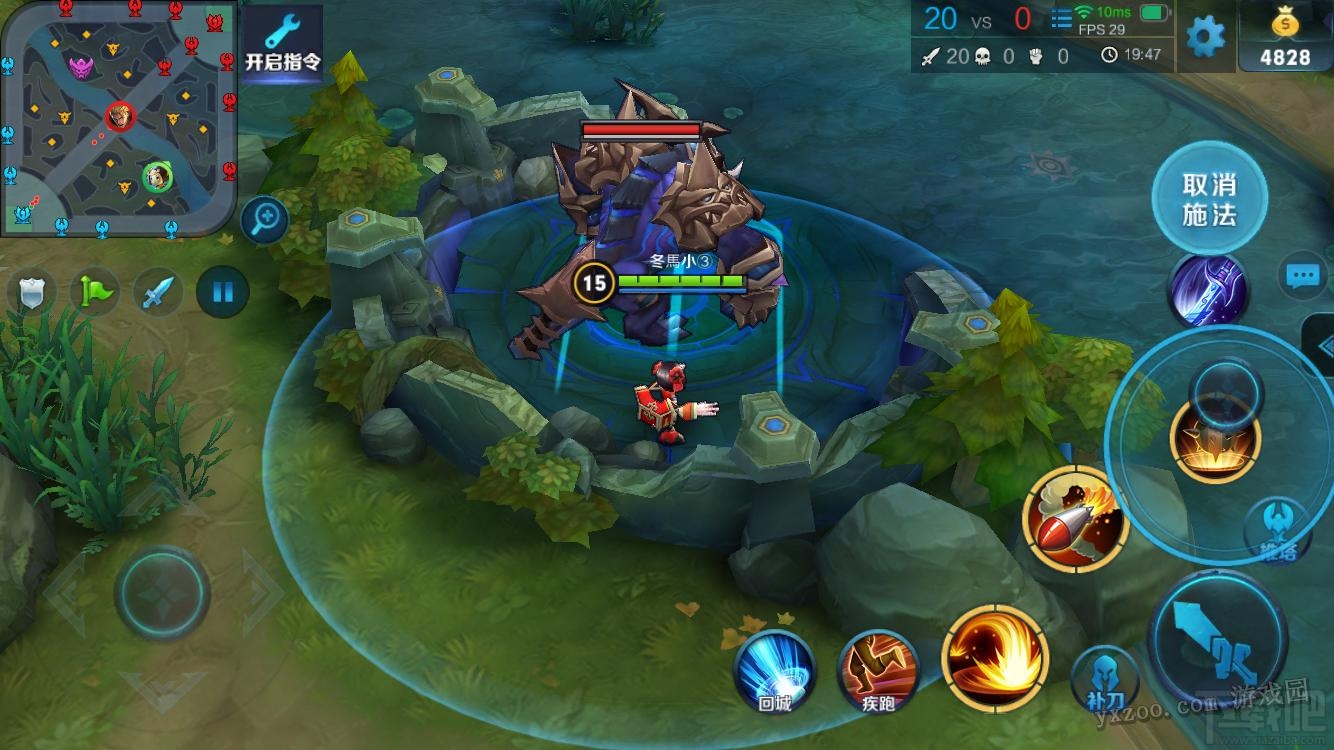This screenshot has height=750, width=1334.
Task: Click the magnifier zoom button beside the minimap
Action: tap(265, 220)
